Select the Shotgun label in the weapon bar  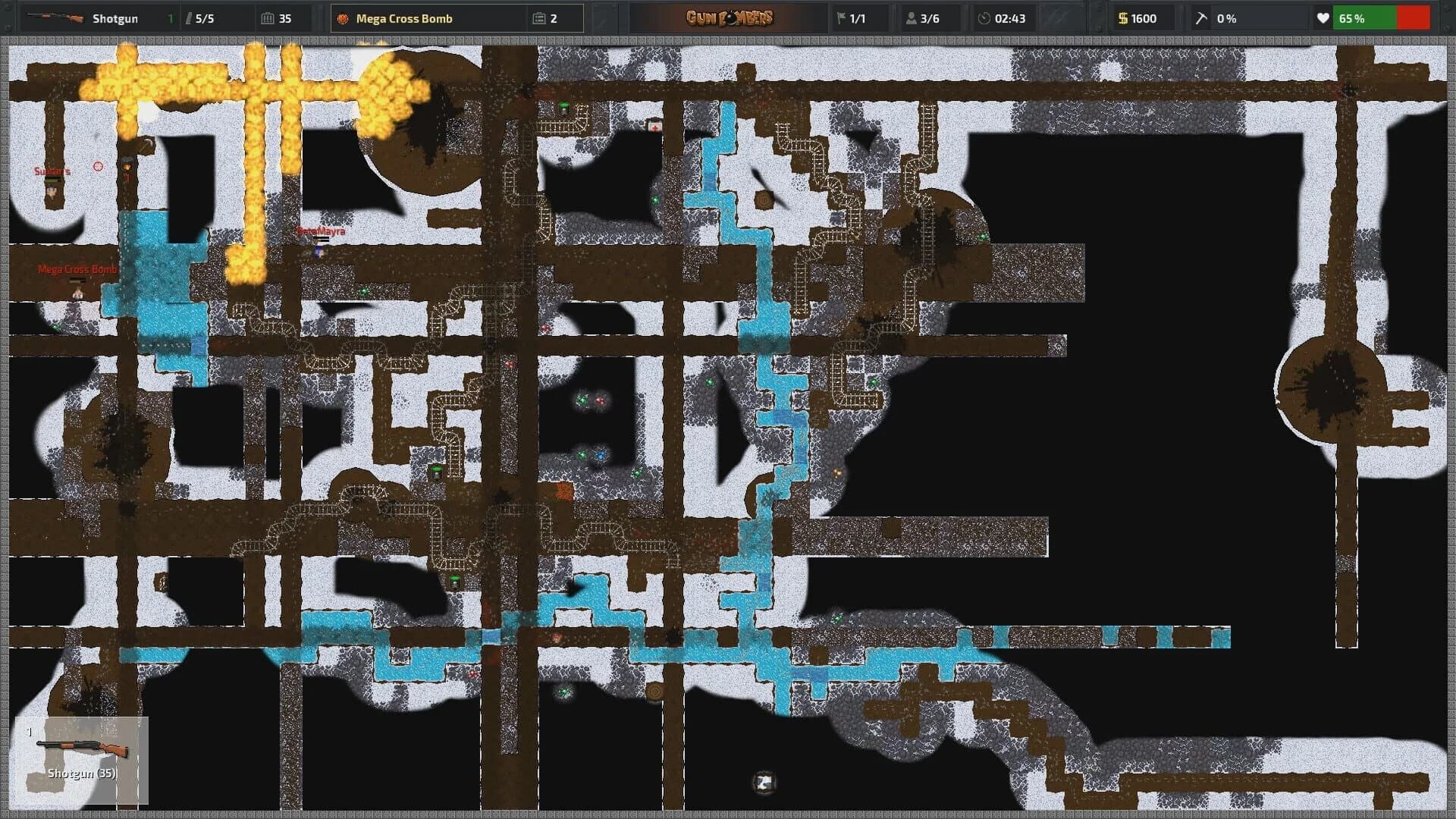point(115,18)
